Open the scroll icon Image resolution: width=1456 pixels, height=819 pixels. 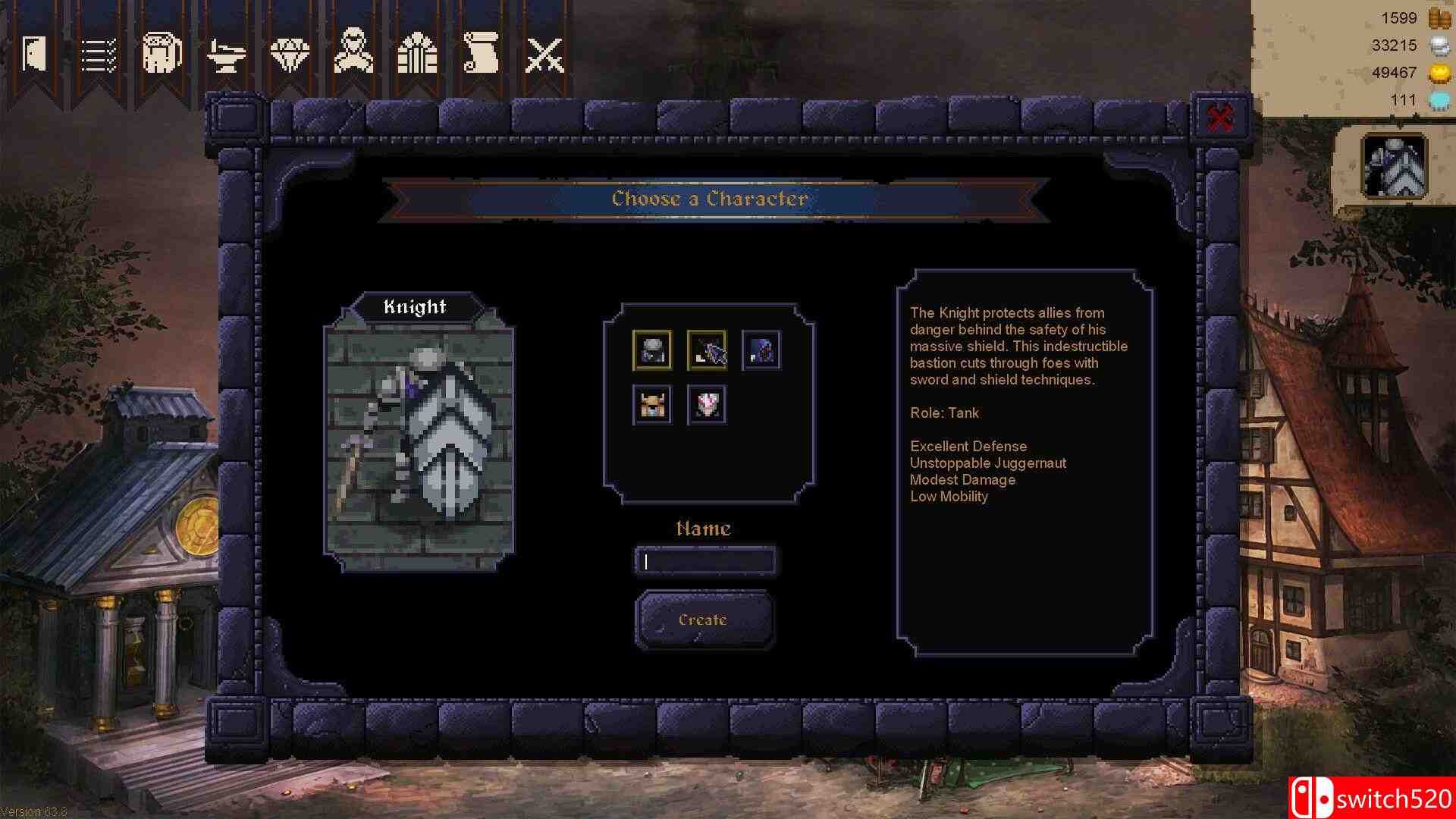[481, 52]
